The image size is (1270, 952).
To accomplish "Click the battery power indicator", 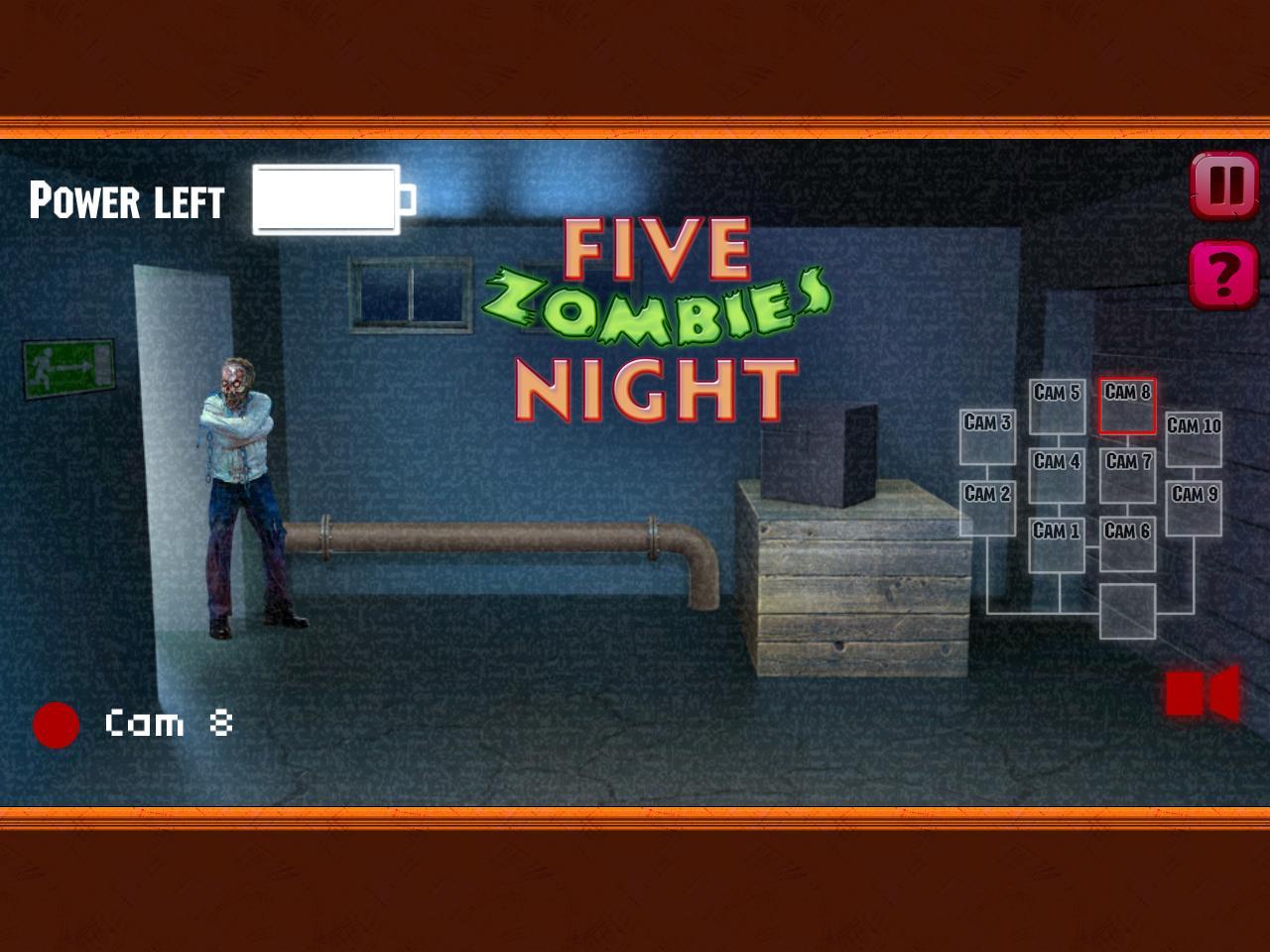I will tap(327, 200).
